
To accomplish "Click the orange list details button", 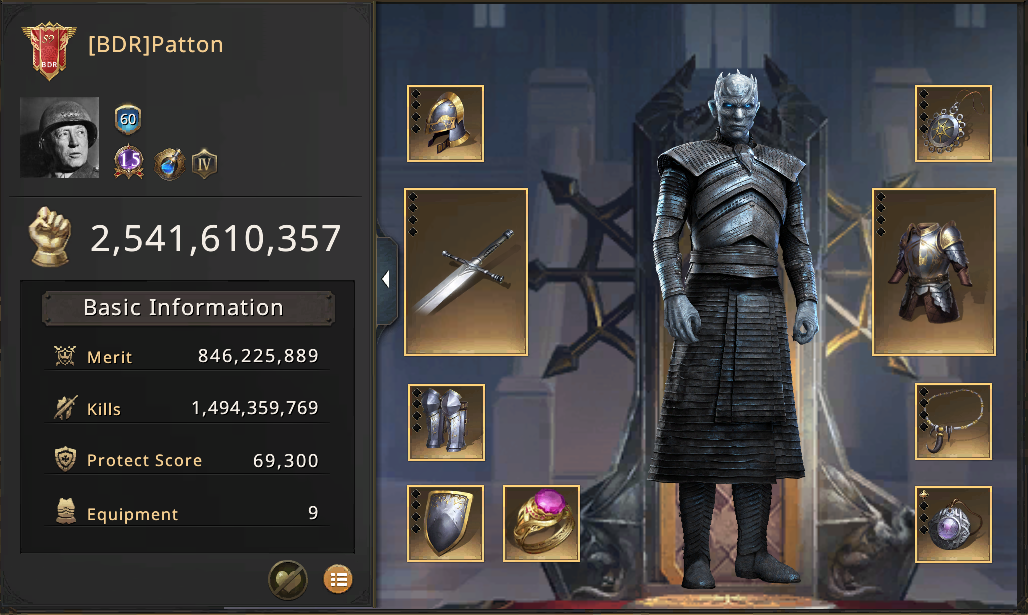I will point(338,578).
